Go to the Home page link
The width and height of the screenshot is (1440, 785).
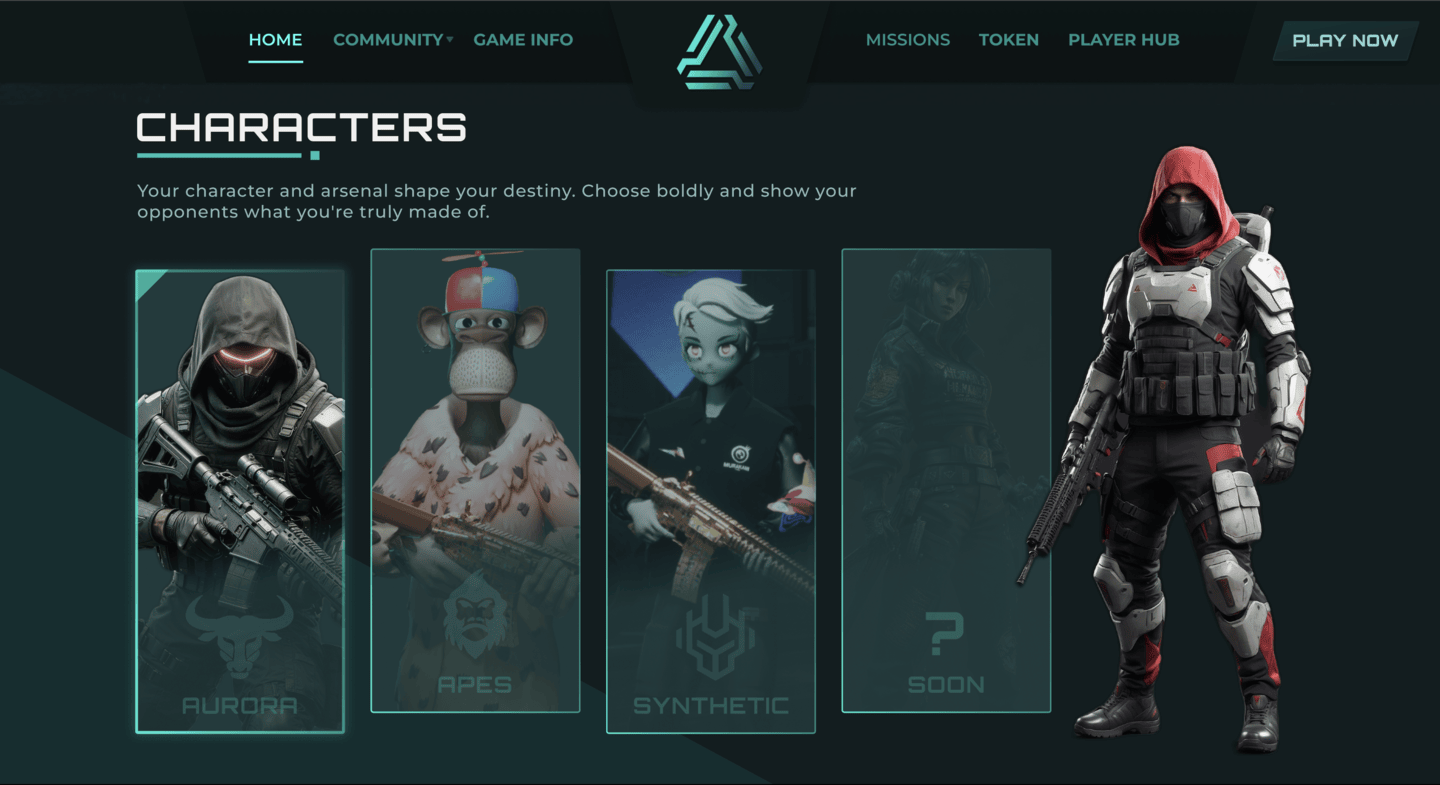pyautogui.click(x=275, y=40)
